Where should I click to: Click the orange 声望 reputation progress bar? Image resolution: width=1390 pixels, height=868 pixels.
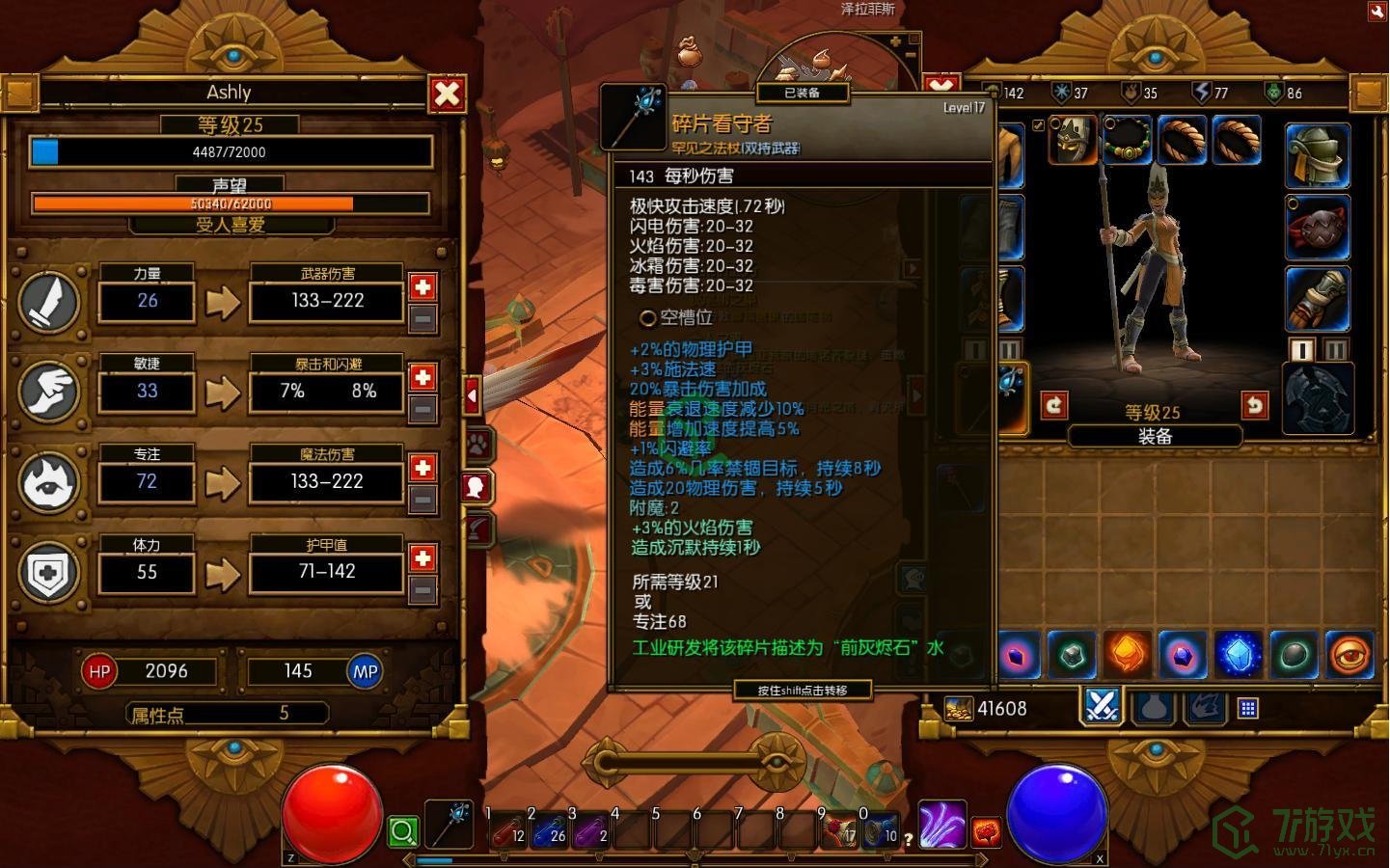(x=232, y=203)
